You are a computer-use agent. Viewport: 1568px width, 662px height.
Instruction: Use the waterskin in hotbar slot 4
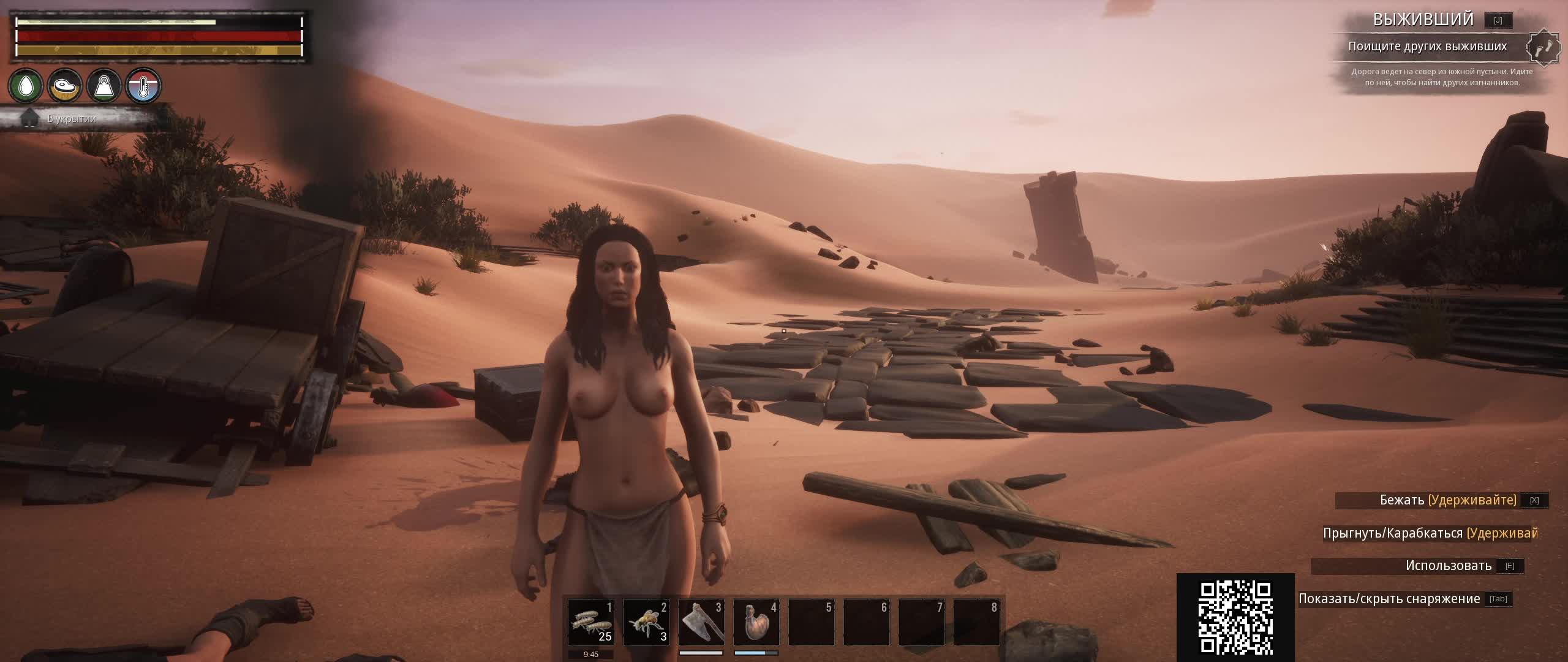(x=756, y=622)
